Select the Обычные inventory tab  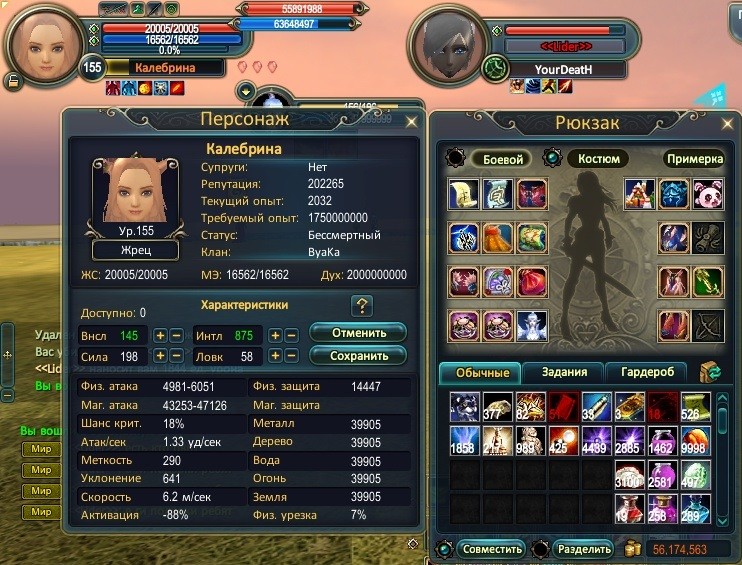pyautogui.click(x=483, y=373)
